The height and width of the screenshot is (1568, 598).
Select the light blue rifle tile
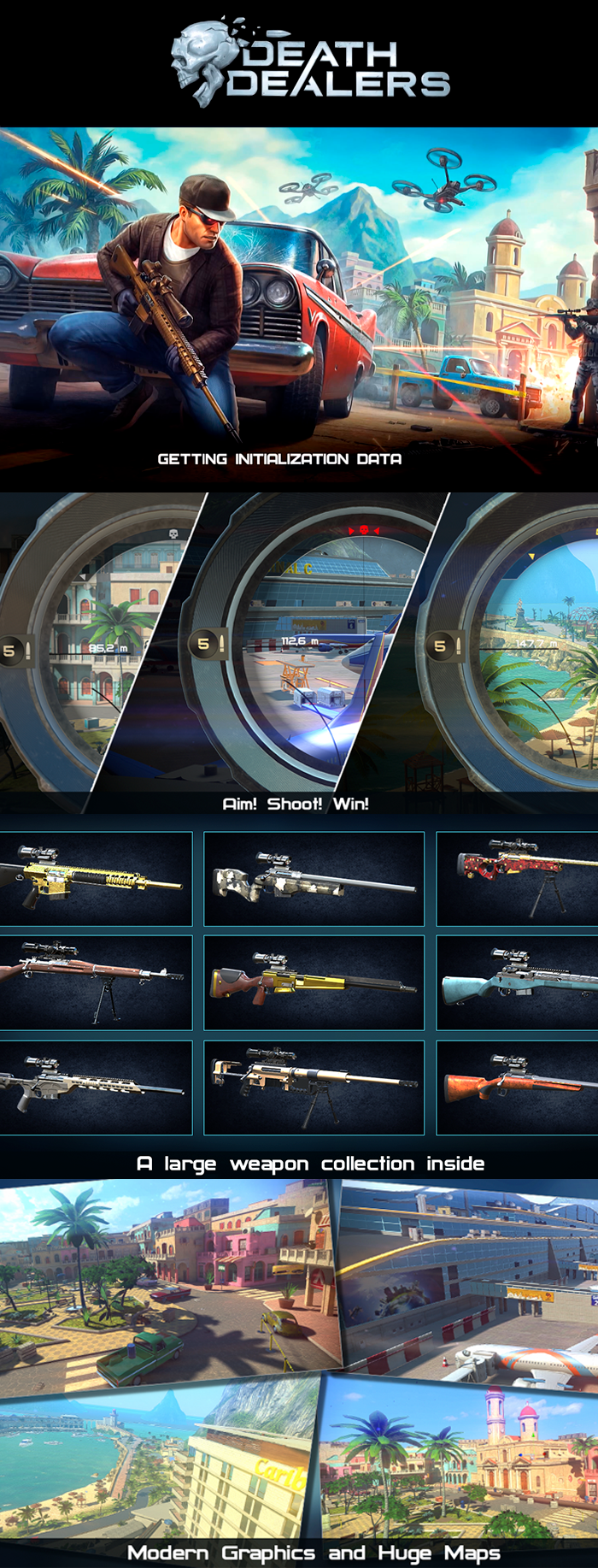[x=517, y=982]
